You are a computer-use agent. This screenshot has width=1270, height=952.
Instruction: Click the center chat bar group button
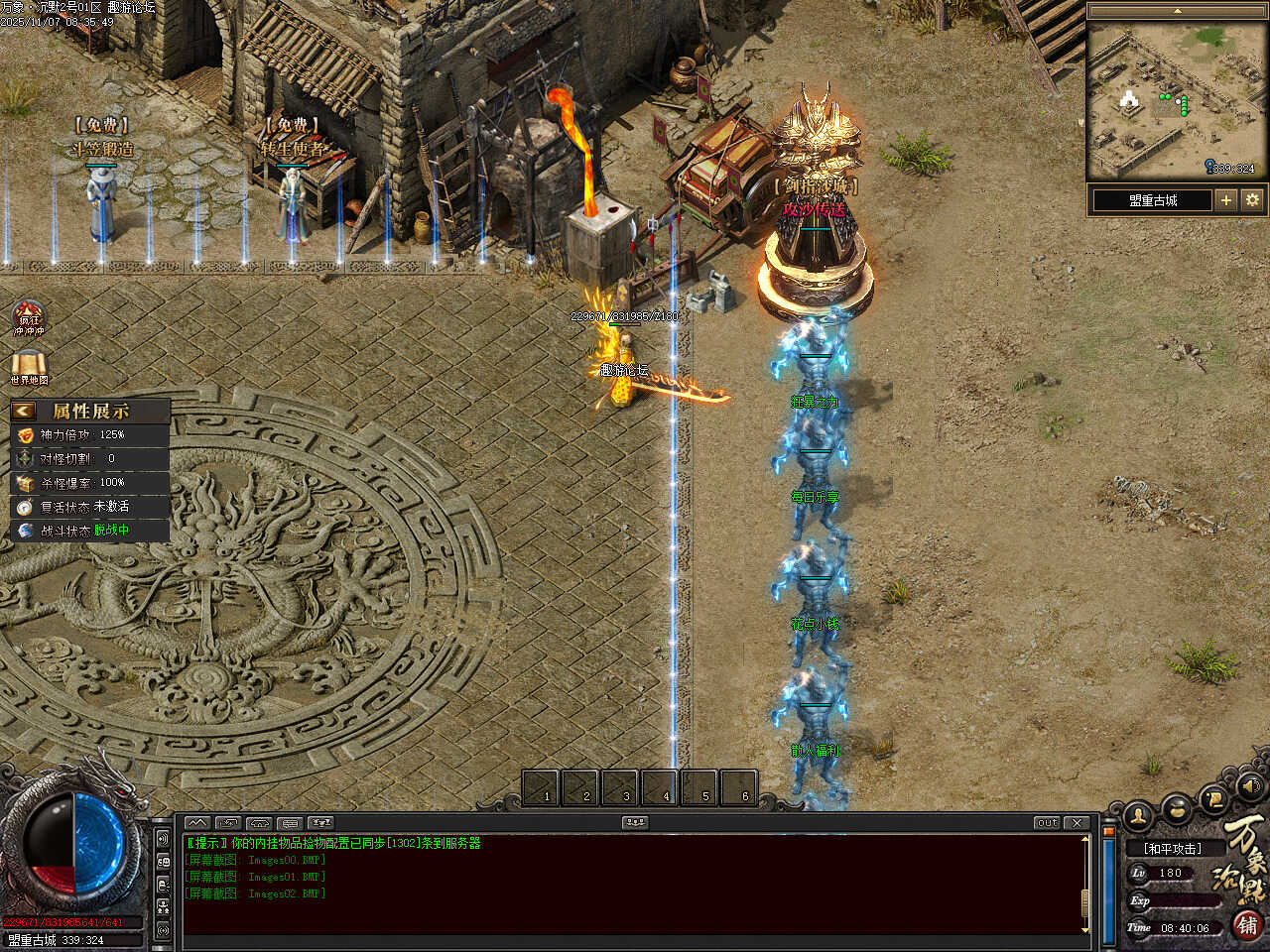(635, 823)
